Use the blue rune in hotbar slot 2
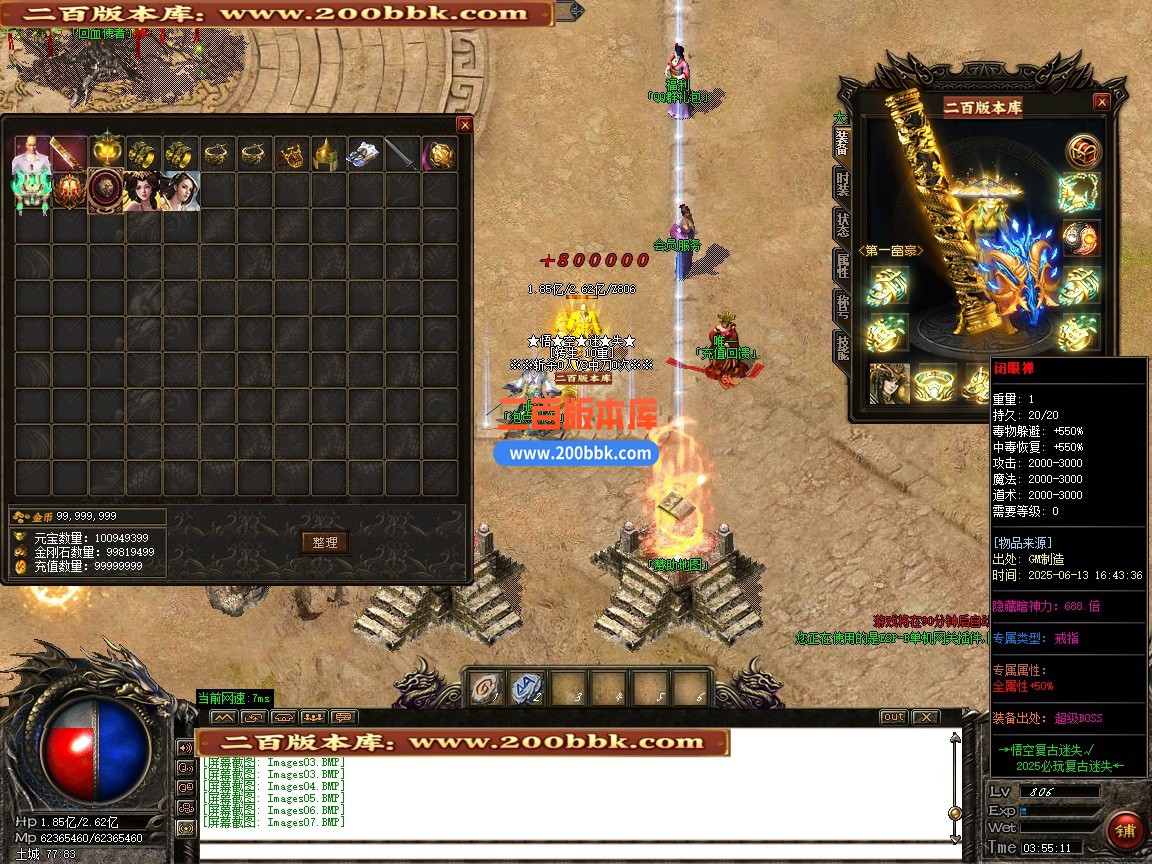This screenshot has height=864, width=1152. pyautogui.click(x=527, y=688)
